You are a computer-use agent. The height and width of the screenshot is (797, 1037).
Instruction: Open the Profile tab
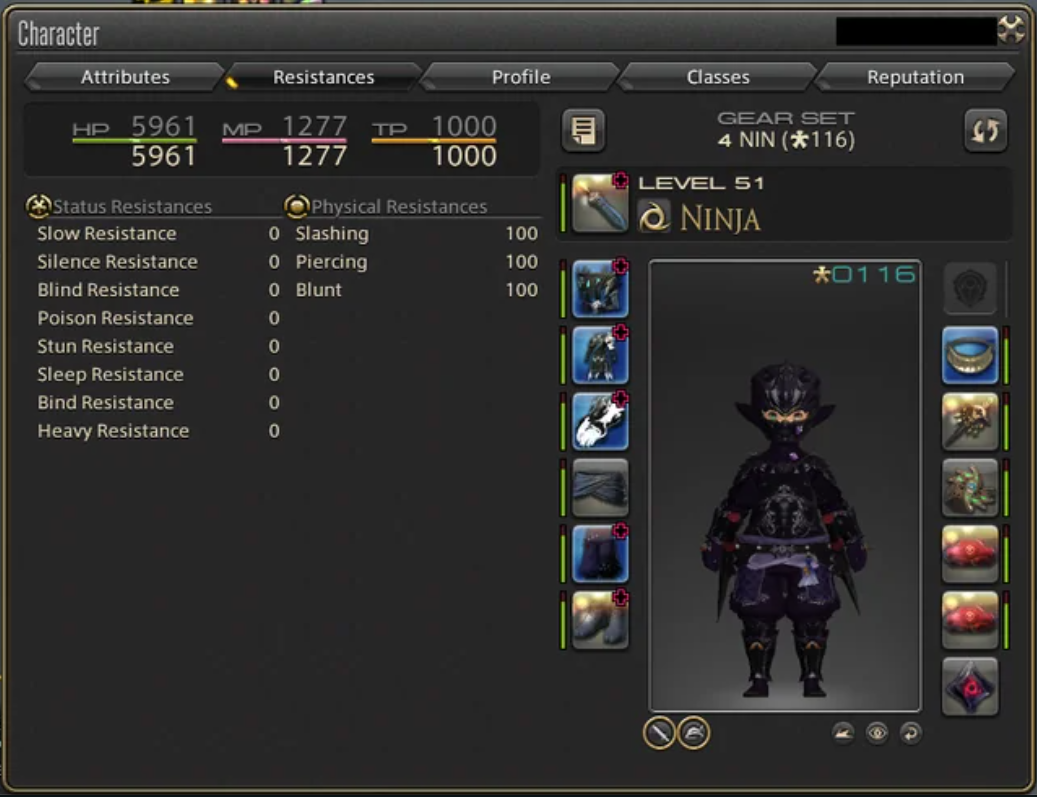[520, 77]
